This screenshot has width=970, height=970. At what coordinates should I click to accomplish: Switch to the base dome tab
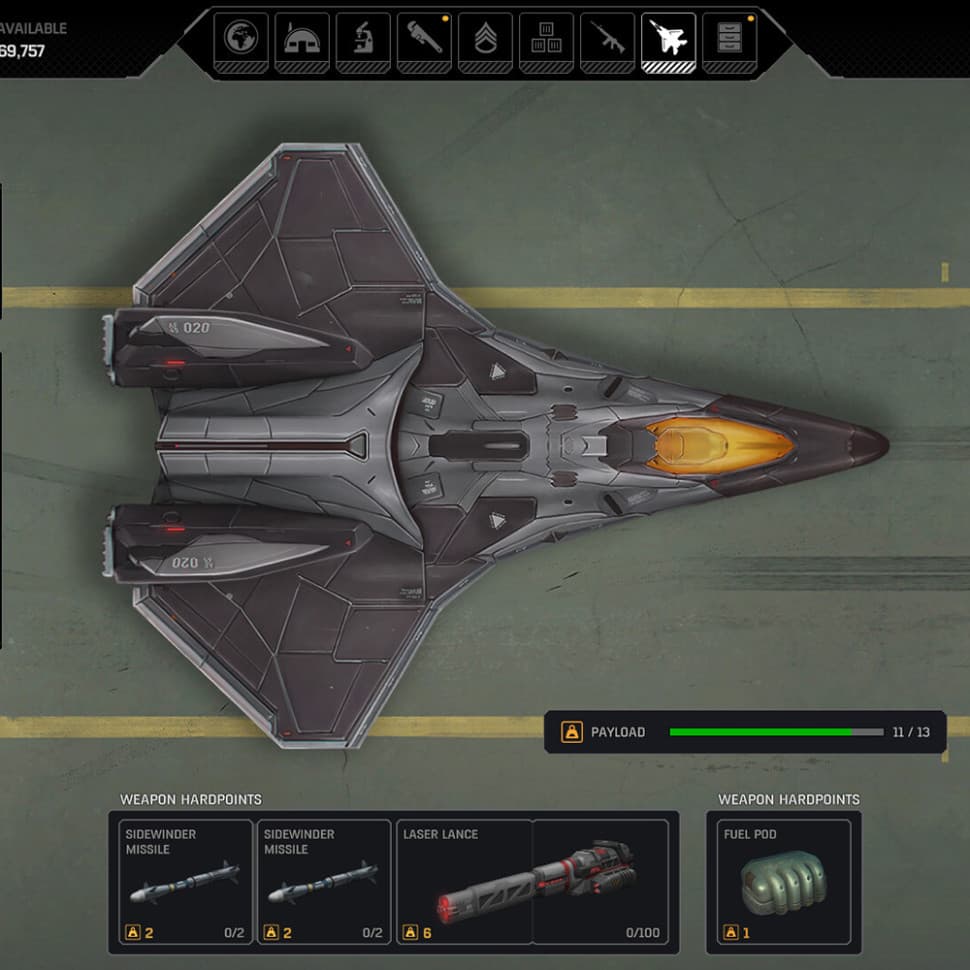[x=302, y=40]
